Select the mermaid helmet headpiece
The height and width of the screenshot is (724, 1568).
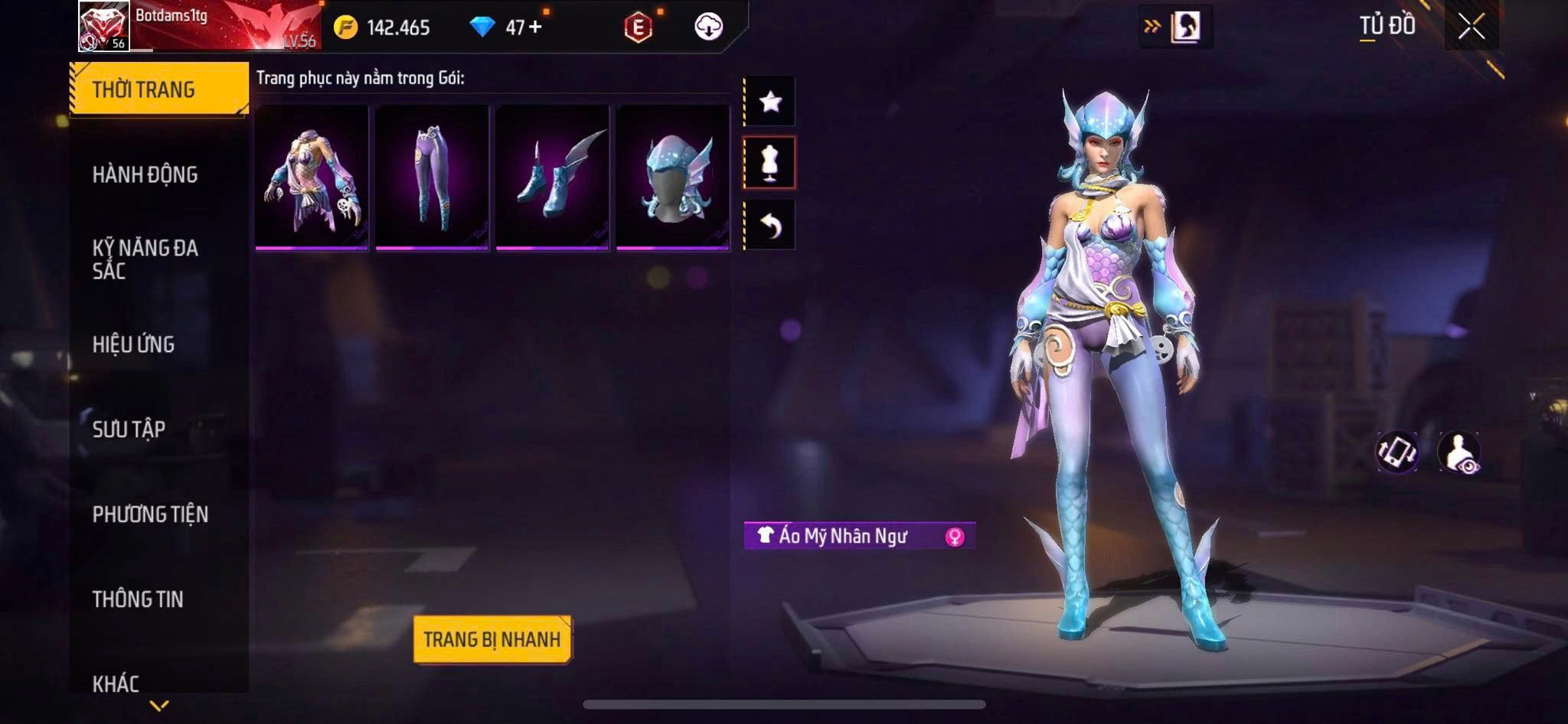tap(672, 178)
